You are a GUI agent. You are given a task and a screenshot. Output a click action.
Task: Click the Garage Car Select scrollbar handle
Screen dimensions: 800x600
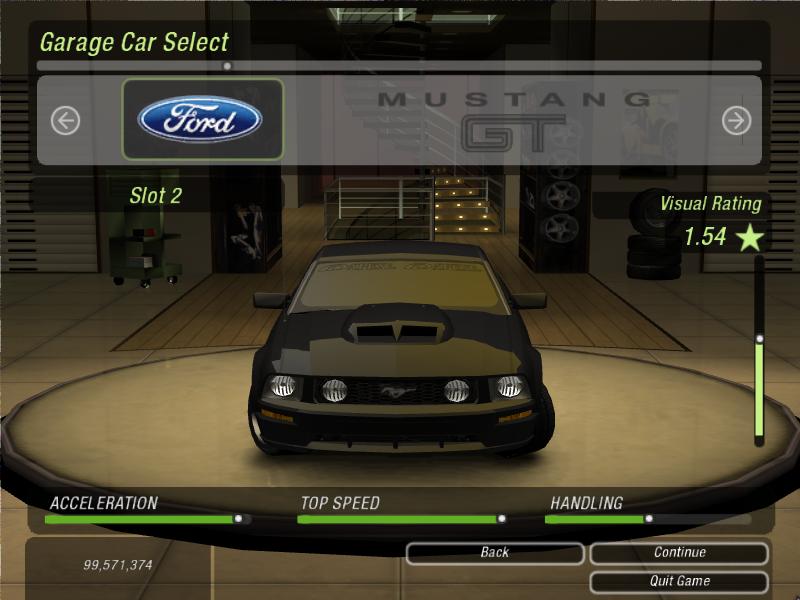pos(227,66)
